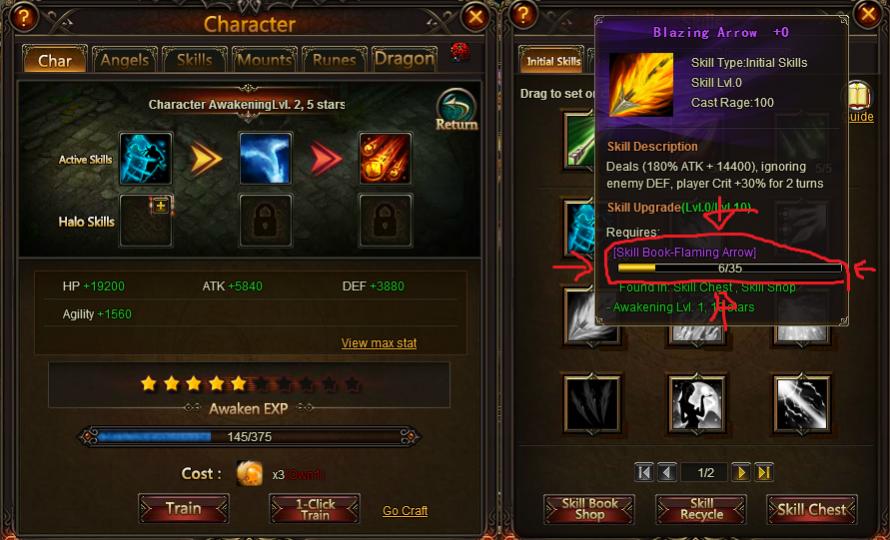Screen dimensions: 890x540
Task: Close the skills window
Action: point(866,14)
